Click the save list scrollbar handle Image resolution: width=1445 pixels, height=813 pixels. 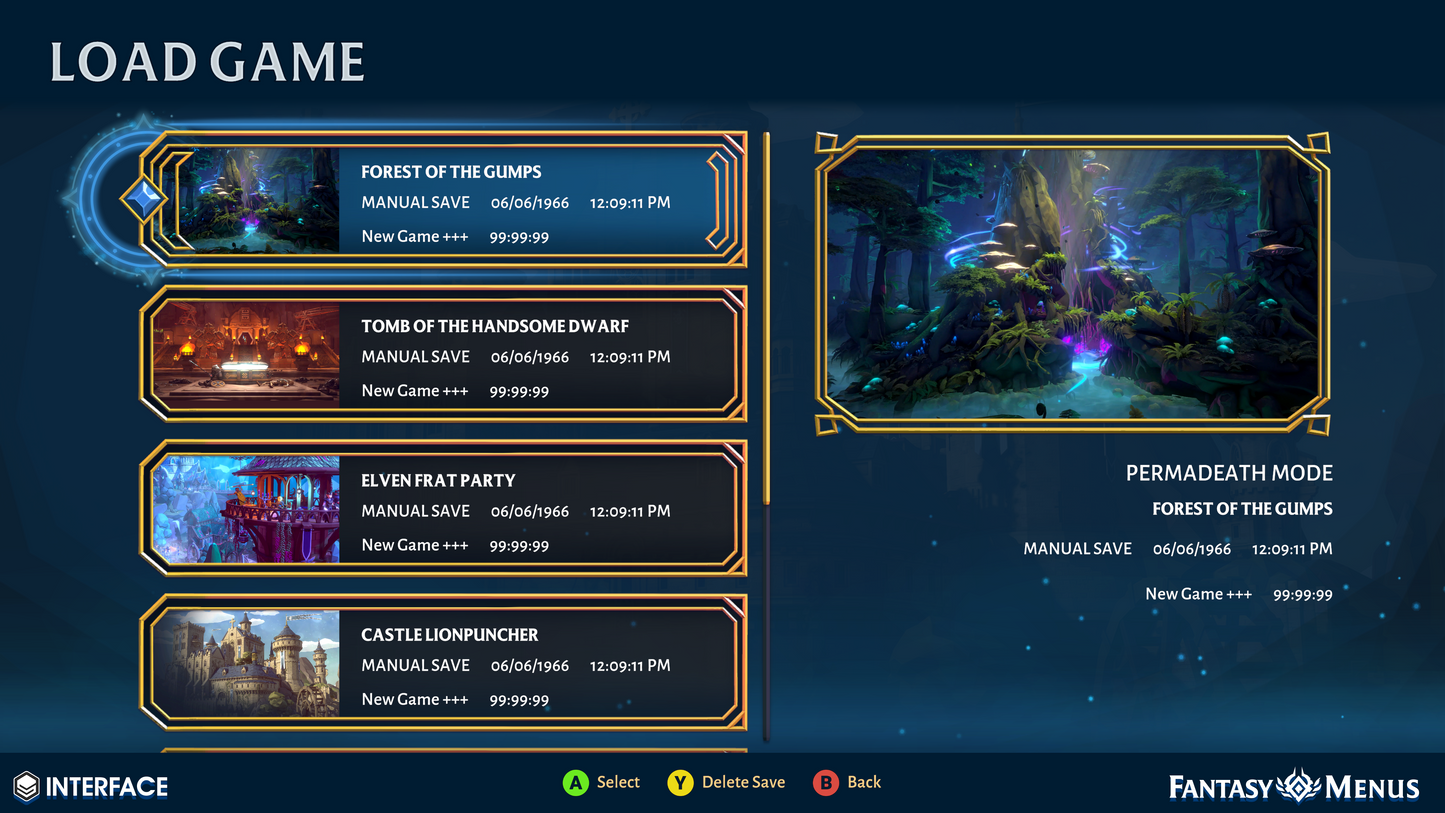tap(767, 318)
